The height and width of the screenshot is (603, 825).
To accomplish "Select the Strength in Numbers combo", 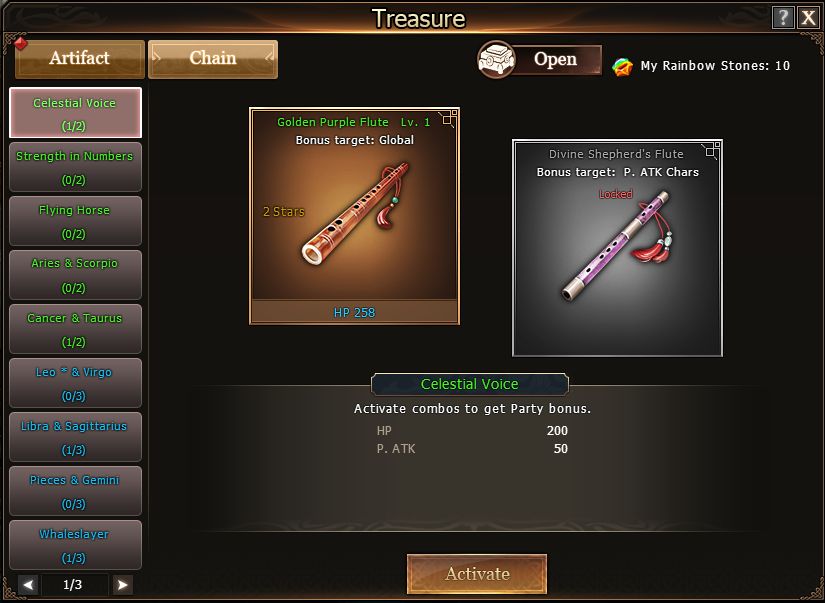I will [x=75, y=167].
